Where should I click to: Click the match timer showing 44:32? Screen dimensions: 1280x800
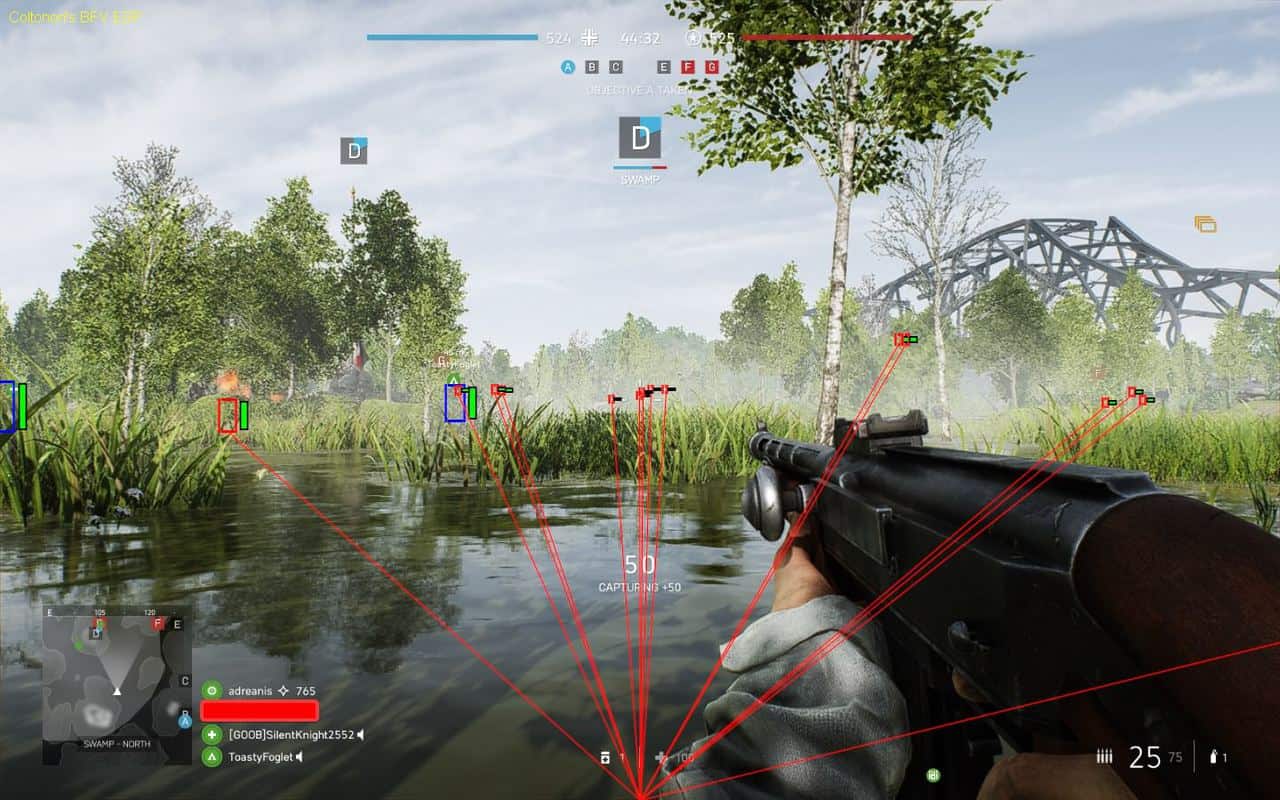point(640,36)
